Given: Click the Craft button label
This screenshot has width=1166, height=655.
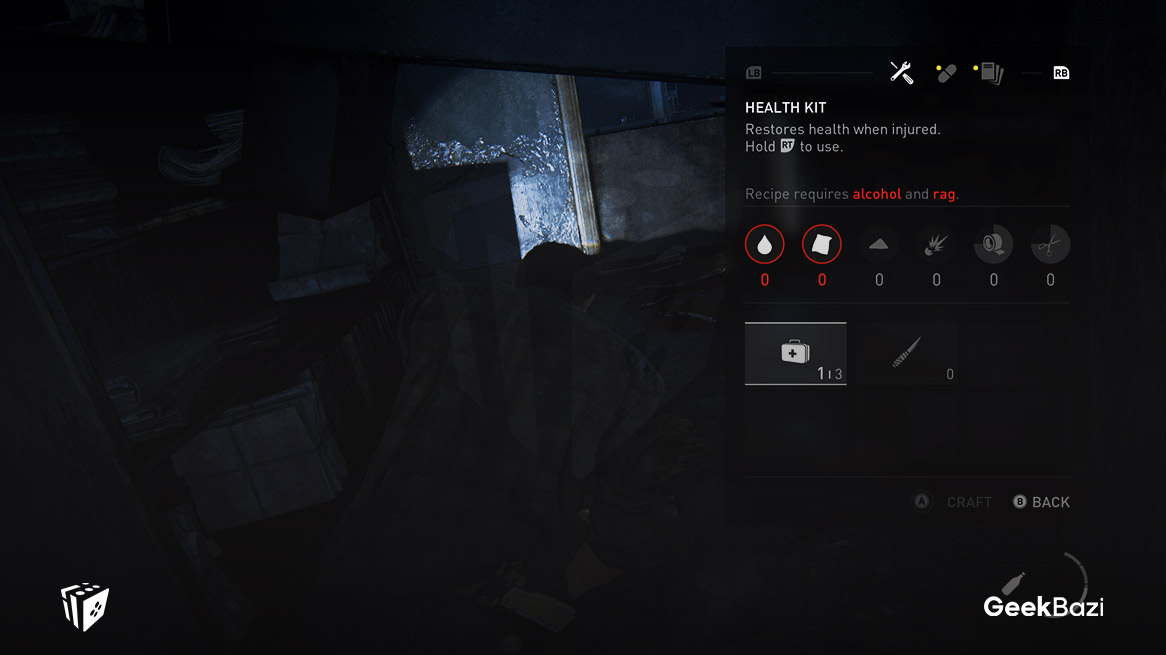Looking at the screenshot, I should tap(968, 502).
